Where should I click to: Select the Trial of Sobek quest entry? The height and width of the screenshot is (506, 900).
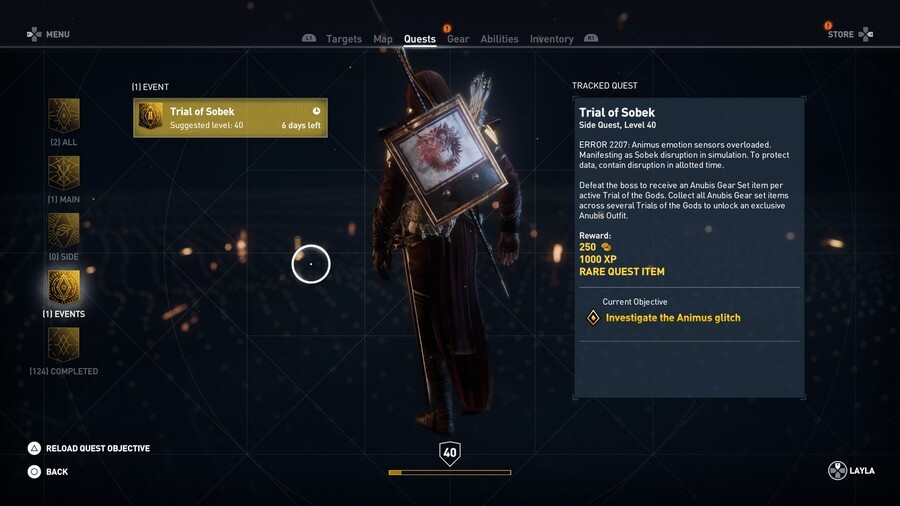coord(230,118)
